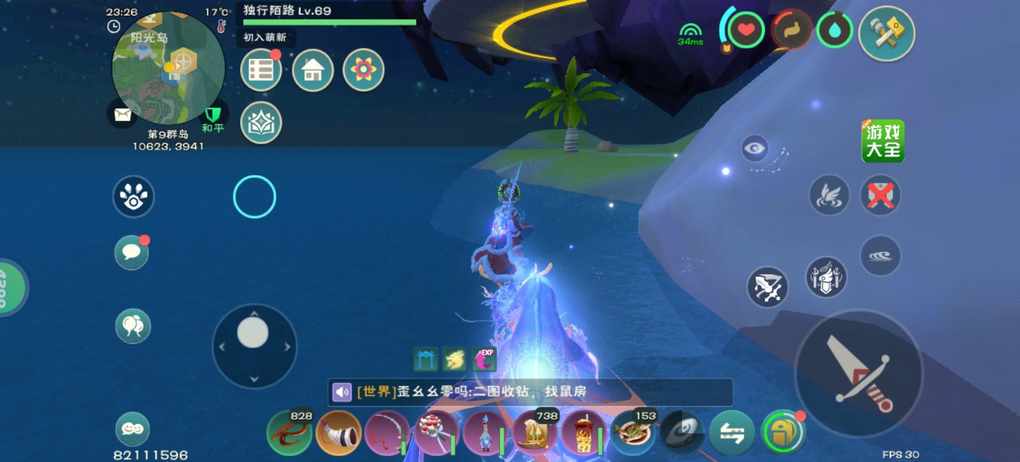This screenshot has height=462, width=1020.
Task: Tap the paw print eye button
Action: point(133,197)
